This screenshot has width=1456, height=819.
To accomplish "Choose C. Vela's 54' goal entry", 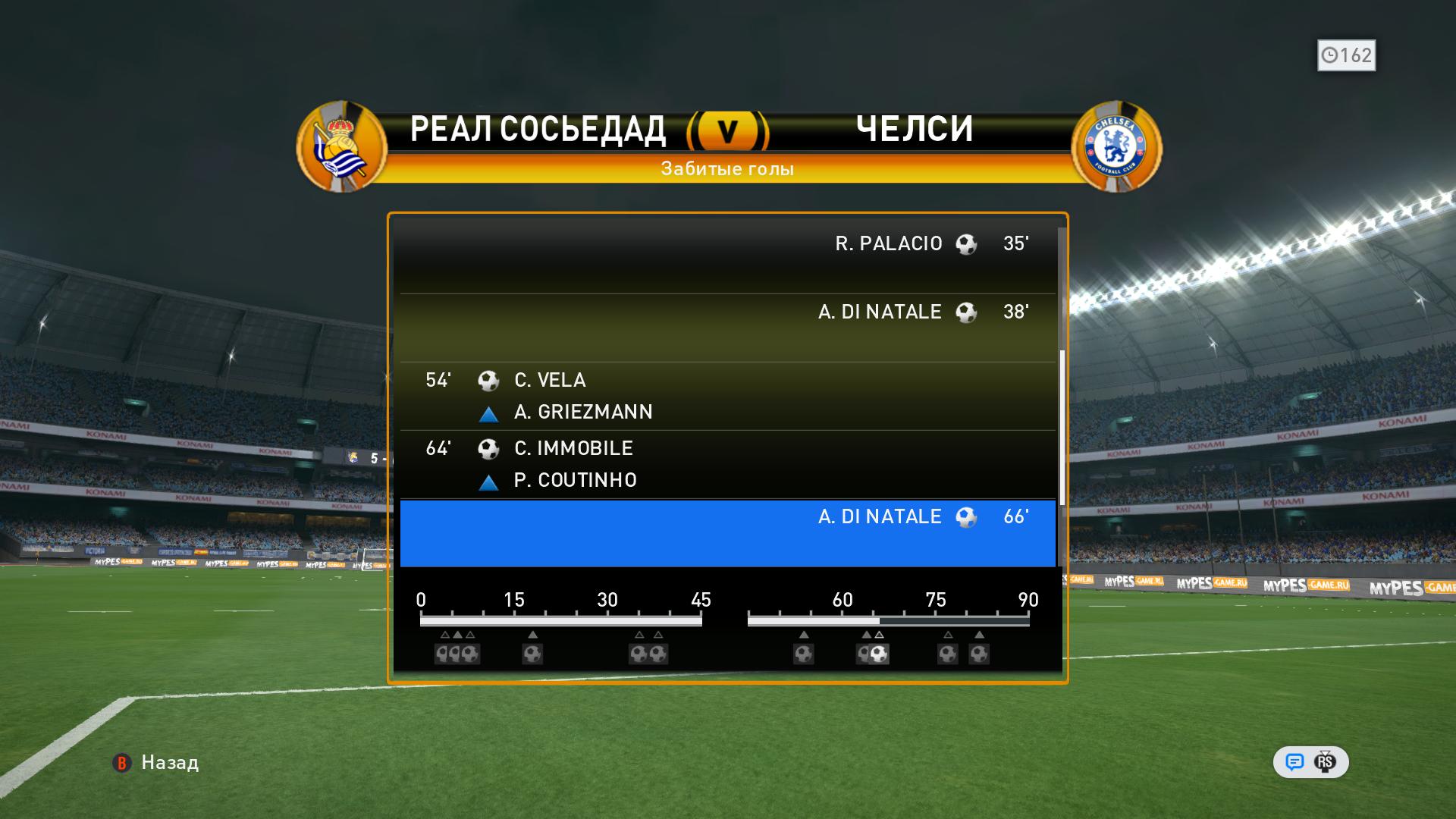I will 727,396.
